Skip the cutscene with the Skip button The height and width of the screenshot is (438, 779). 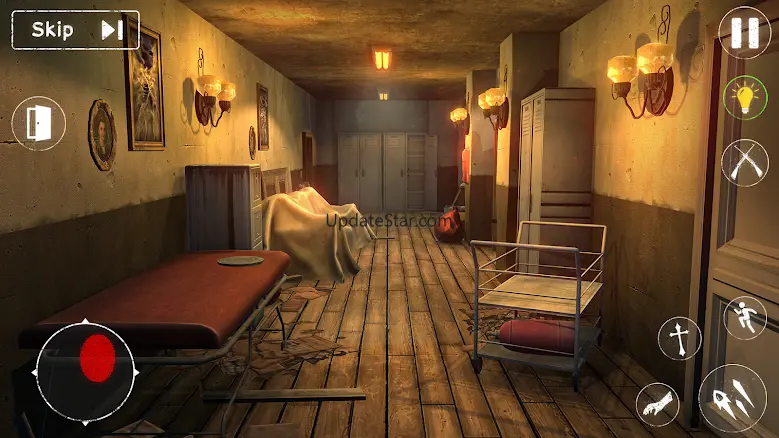tap(75, 30)
